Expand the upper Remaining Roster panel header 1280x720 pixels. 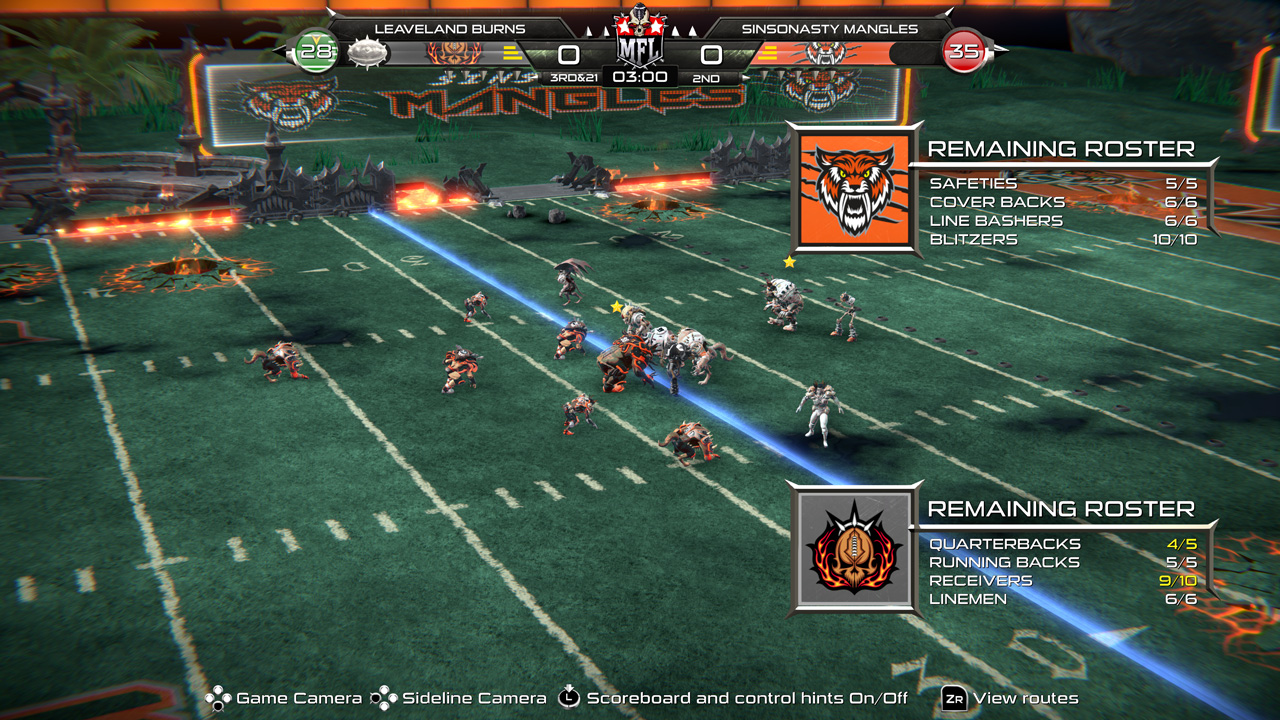(x=1060, y=149)
